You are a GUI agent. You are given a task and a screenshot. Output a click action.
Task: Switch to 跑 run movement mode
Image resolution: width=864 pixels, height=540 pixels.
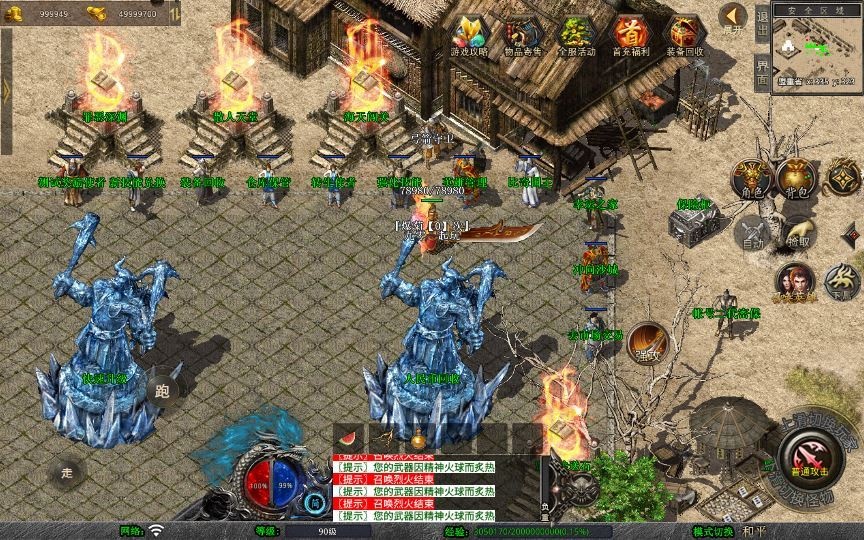coord(163,391)
